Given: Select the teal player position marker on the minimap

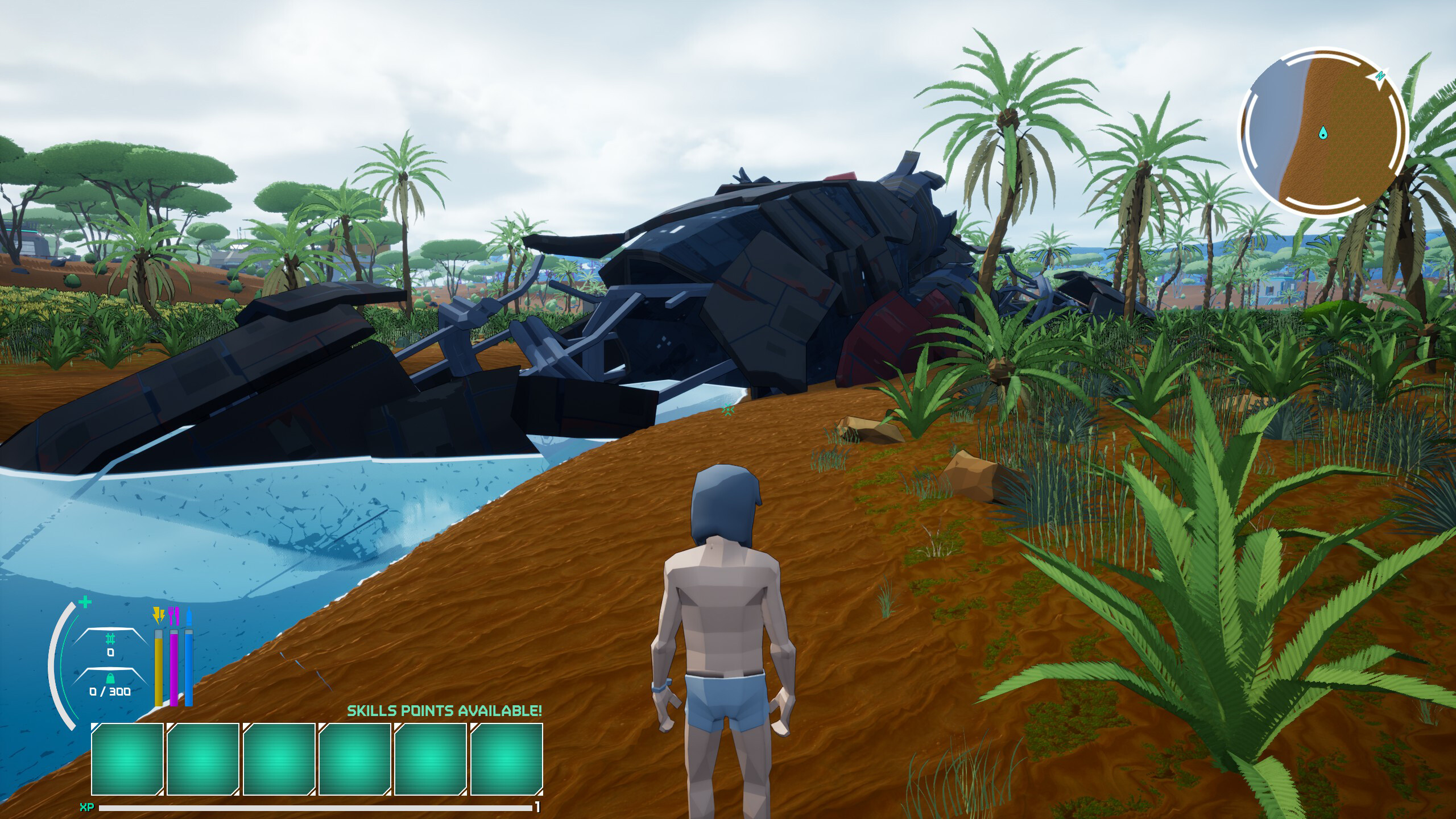Looking at the screenshot, I should coord(1323,132).
